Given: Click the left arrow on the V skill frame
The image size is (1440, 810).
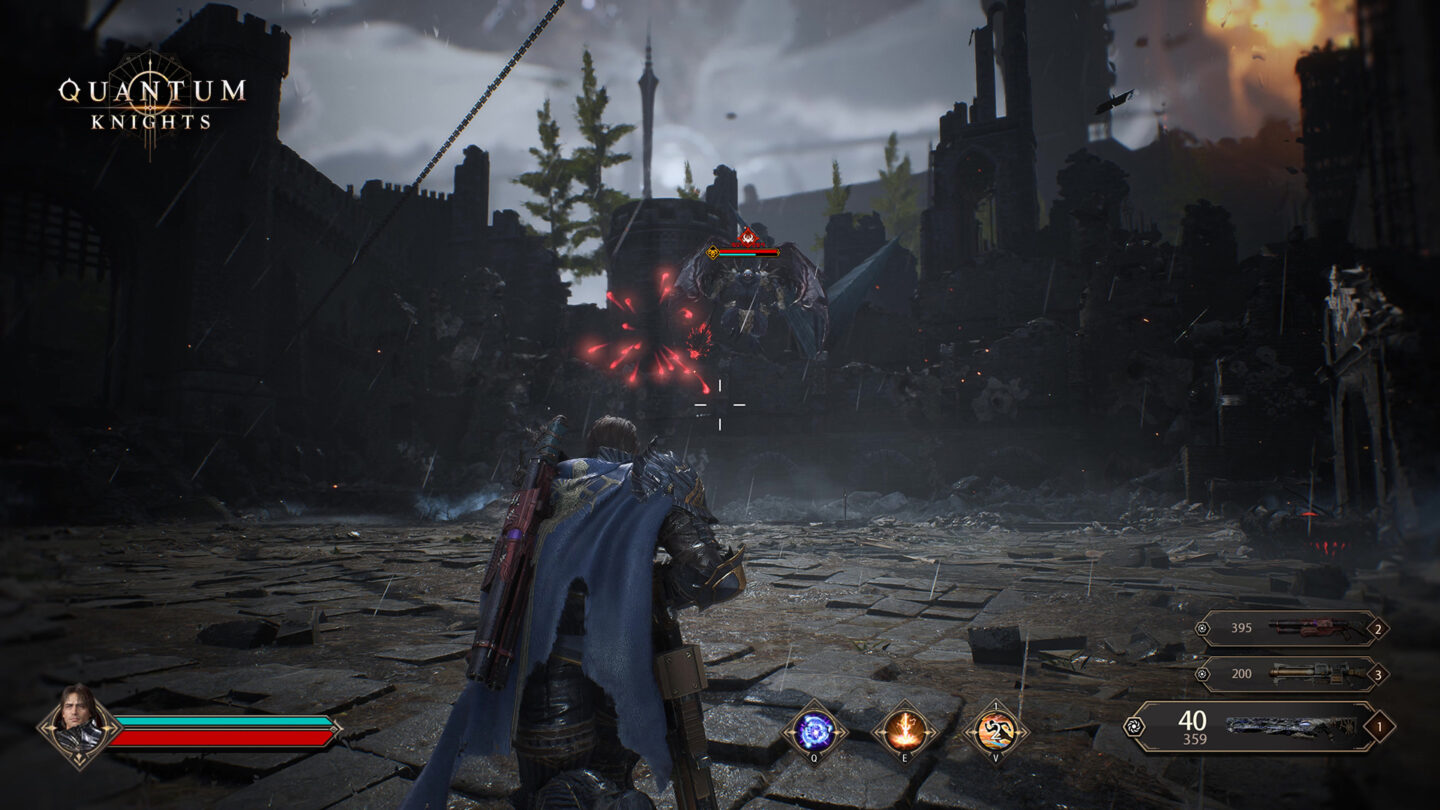Looking at the screenshot, I should point(969,732).
